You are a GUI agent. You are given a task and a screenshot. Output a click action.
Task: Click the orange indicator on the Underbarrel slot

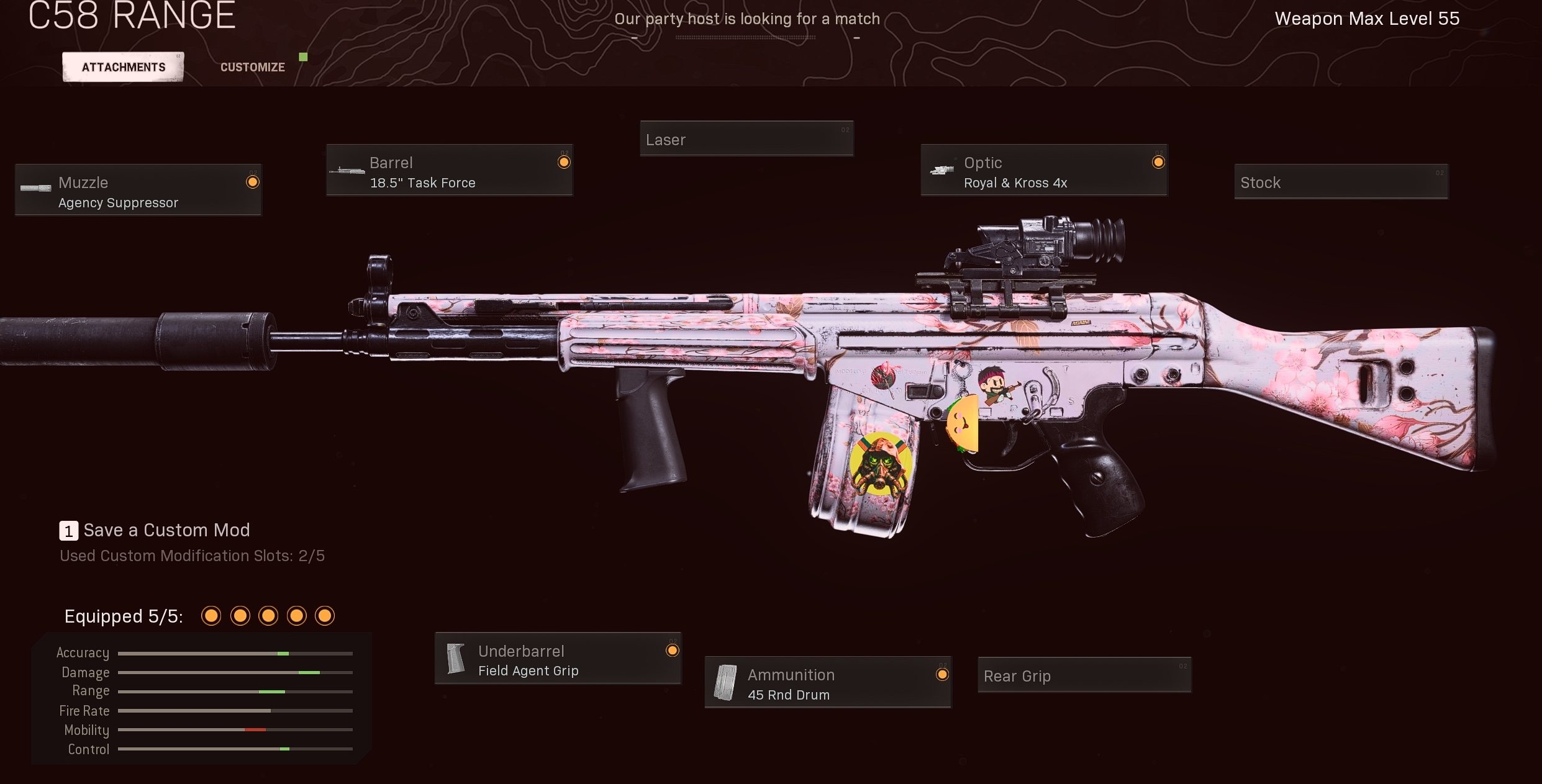[673, 651]
